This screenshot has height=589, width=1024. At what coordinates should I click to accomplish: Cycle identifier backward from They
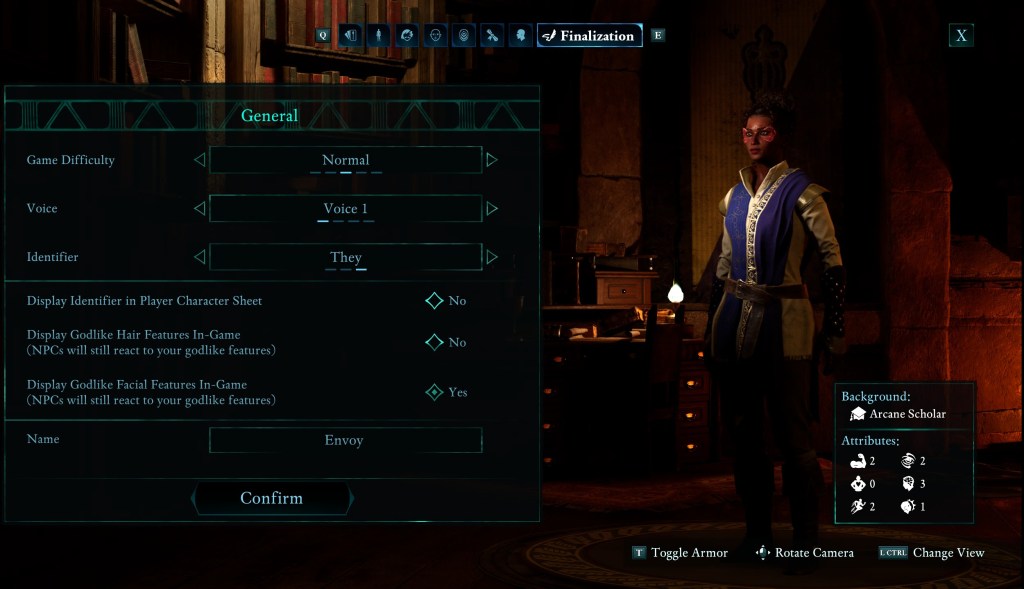199,257
